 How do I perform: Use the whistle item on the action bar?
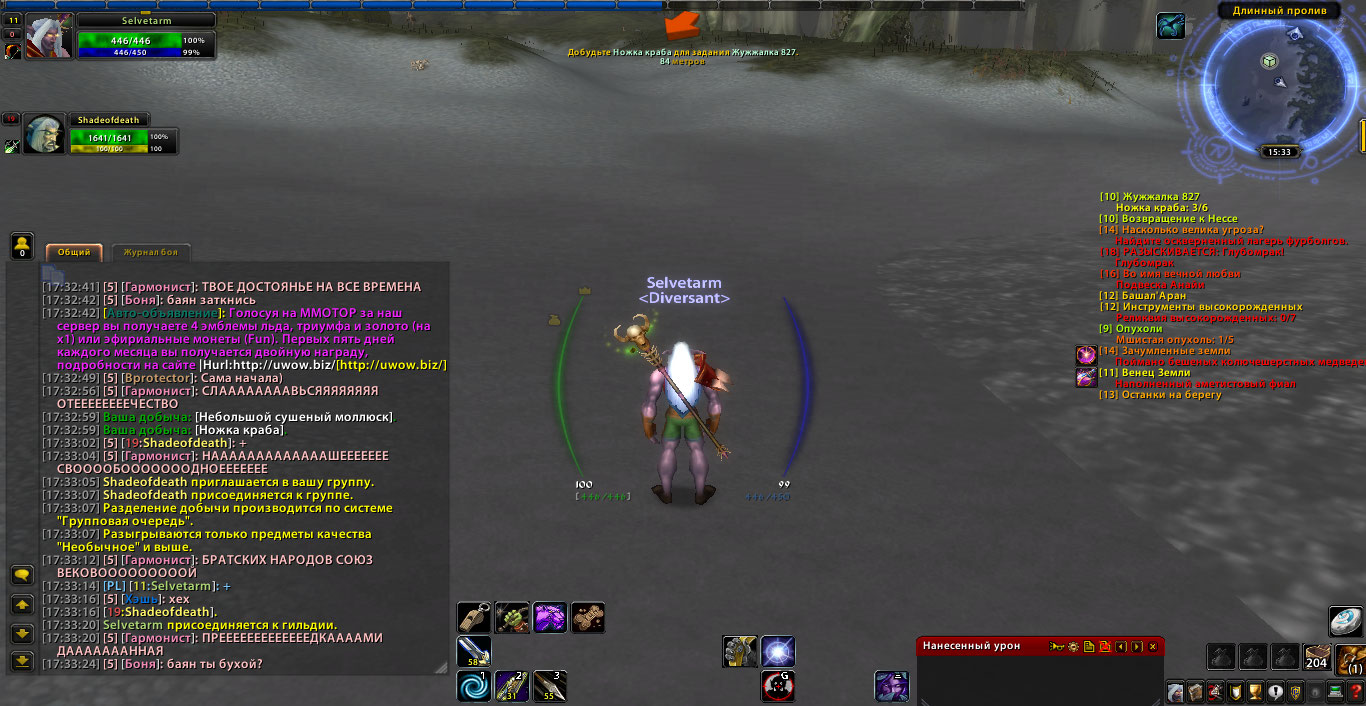click(474, 617)
